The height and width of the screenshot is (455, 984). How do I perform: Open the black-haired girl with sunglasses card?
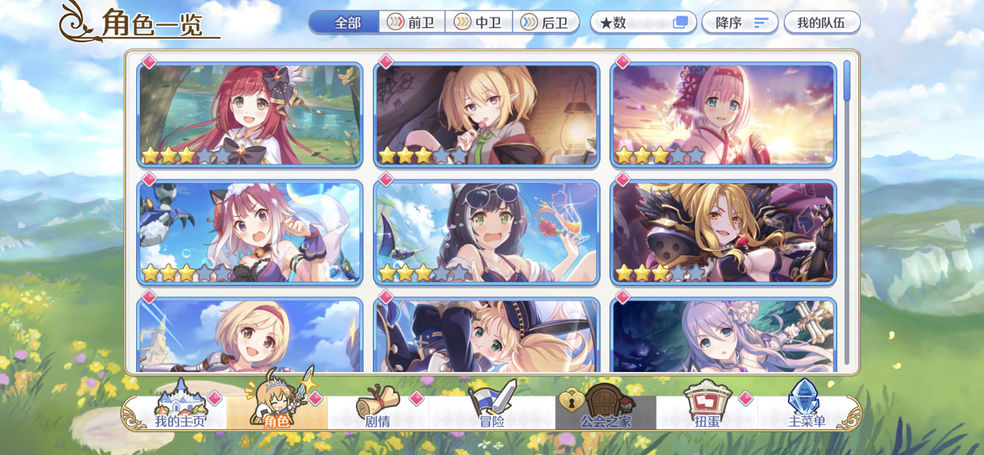click(x=487, y=232)
